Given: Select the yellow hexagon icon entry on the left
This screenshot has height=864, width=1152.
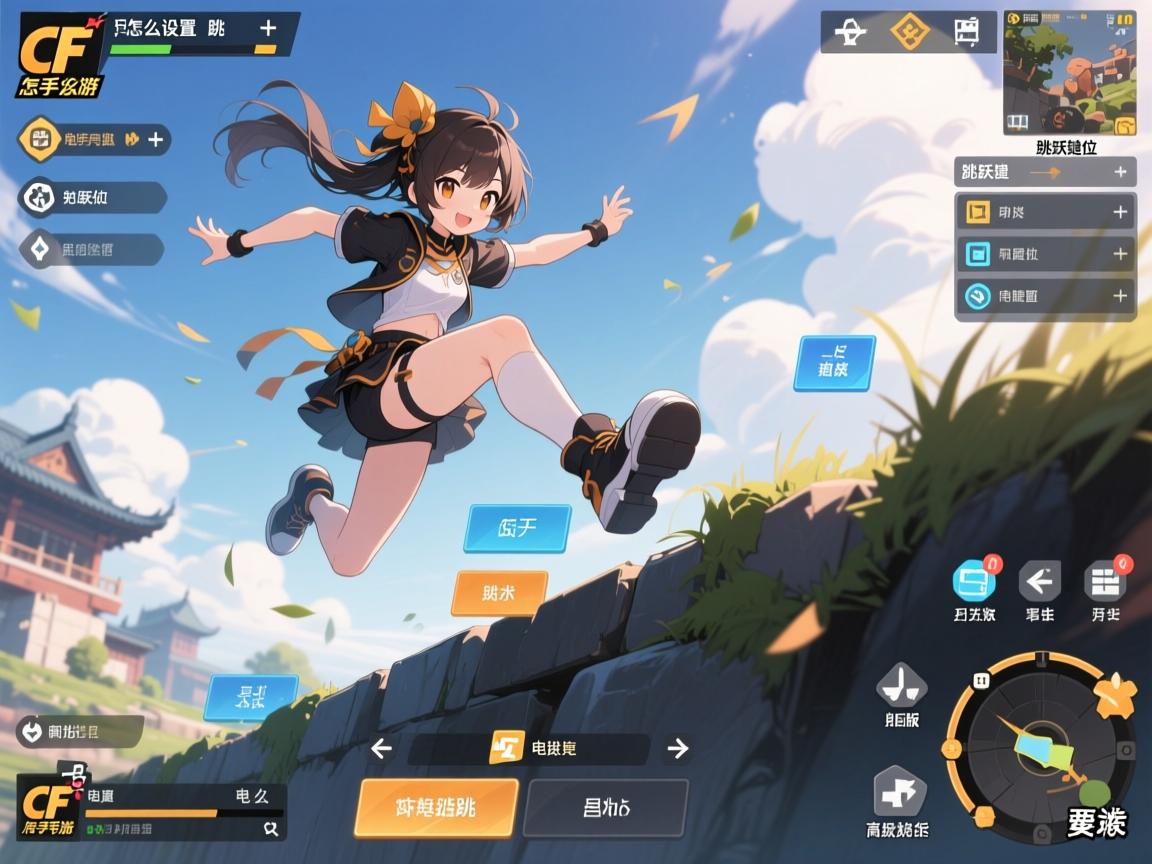Looking at the screenshot, I should [x=42, y=139].
